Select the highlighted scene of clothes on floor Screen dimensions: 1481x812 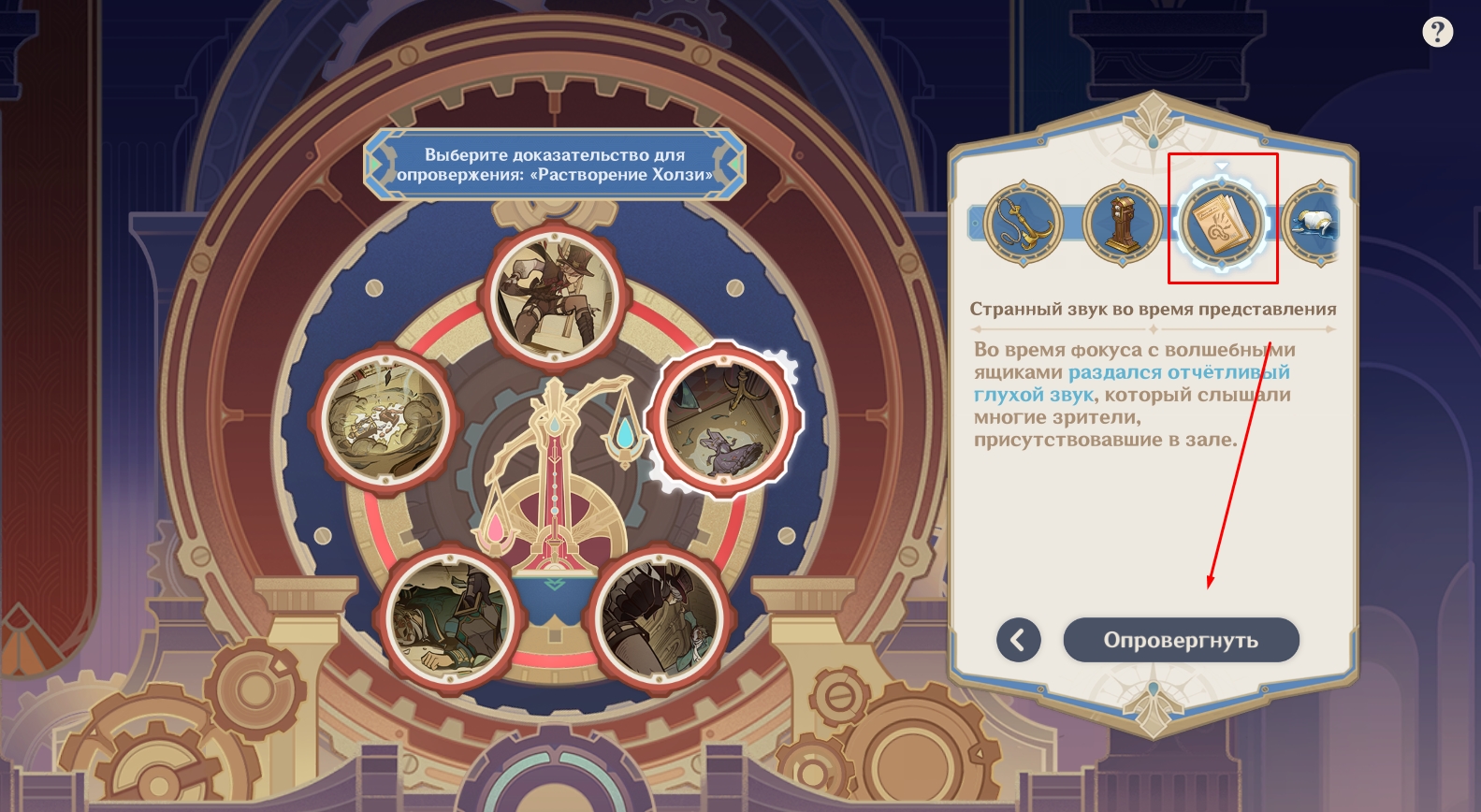pos(722,420)
